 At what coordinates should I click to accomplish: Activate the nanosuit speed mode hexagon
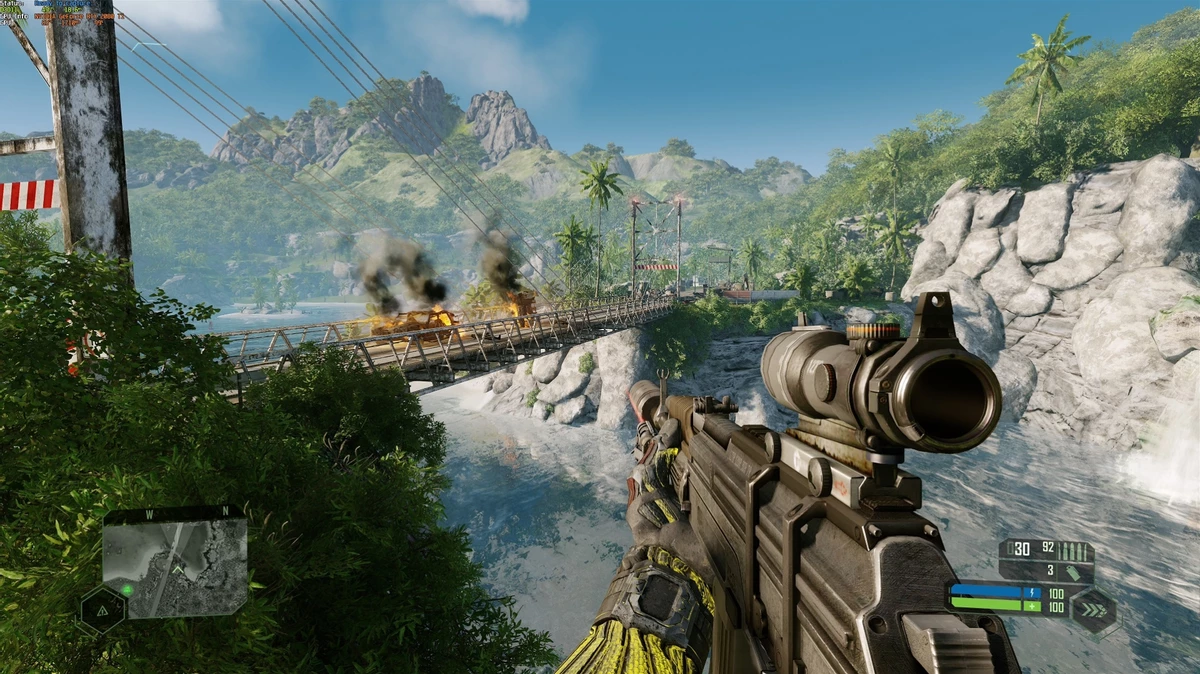tap(1094, 610)
